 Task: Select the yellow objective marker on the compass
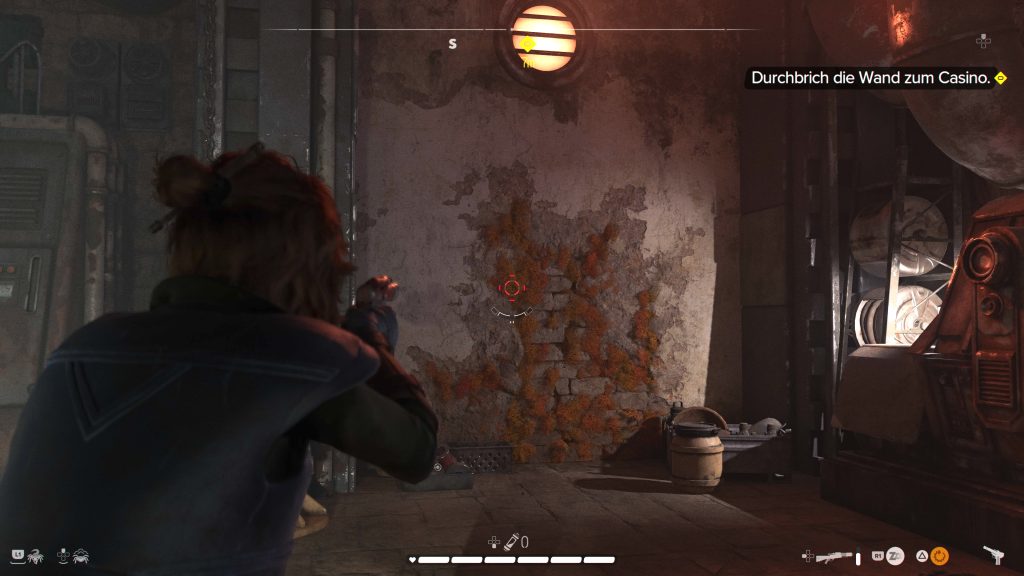click(527, 44)
